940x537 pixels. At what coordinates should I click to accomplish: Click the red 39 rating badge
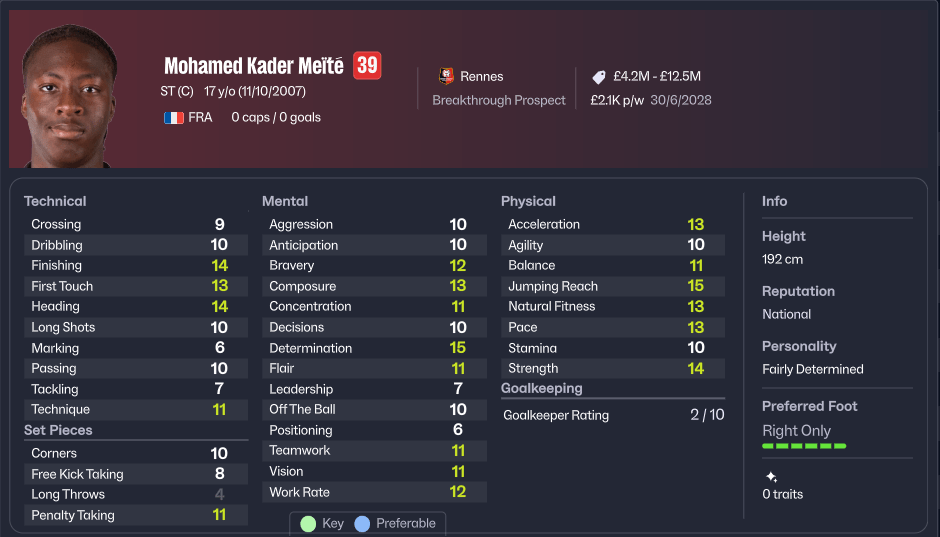click(x=367, y=66)
